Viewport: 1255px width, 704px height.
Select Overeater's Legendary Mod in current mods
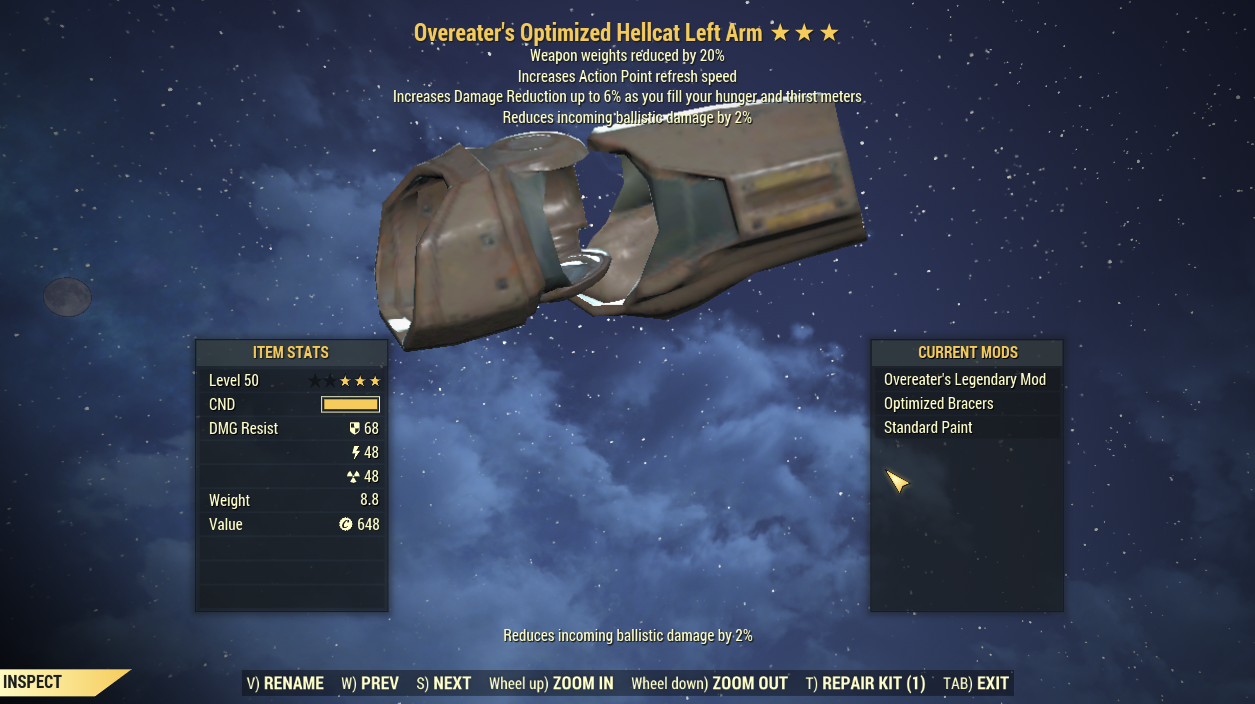[964, 380]
